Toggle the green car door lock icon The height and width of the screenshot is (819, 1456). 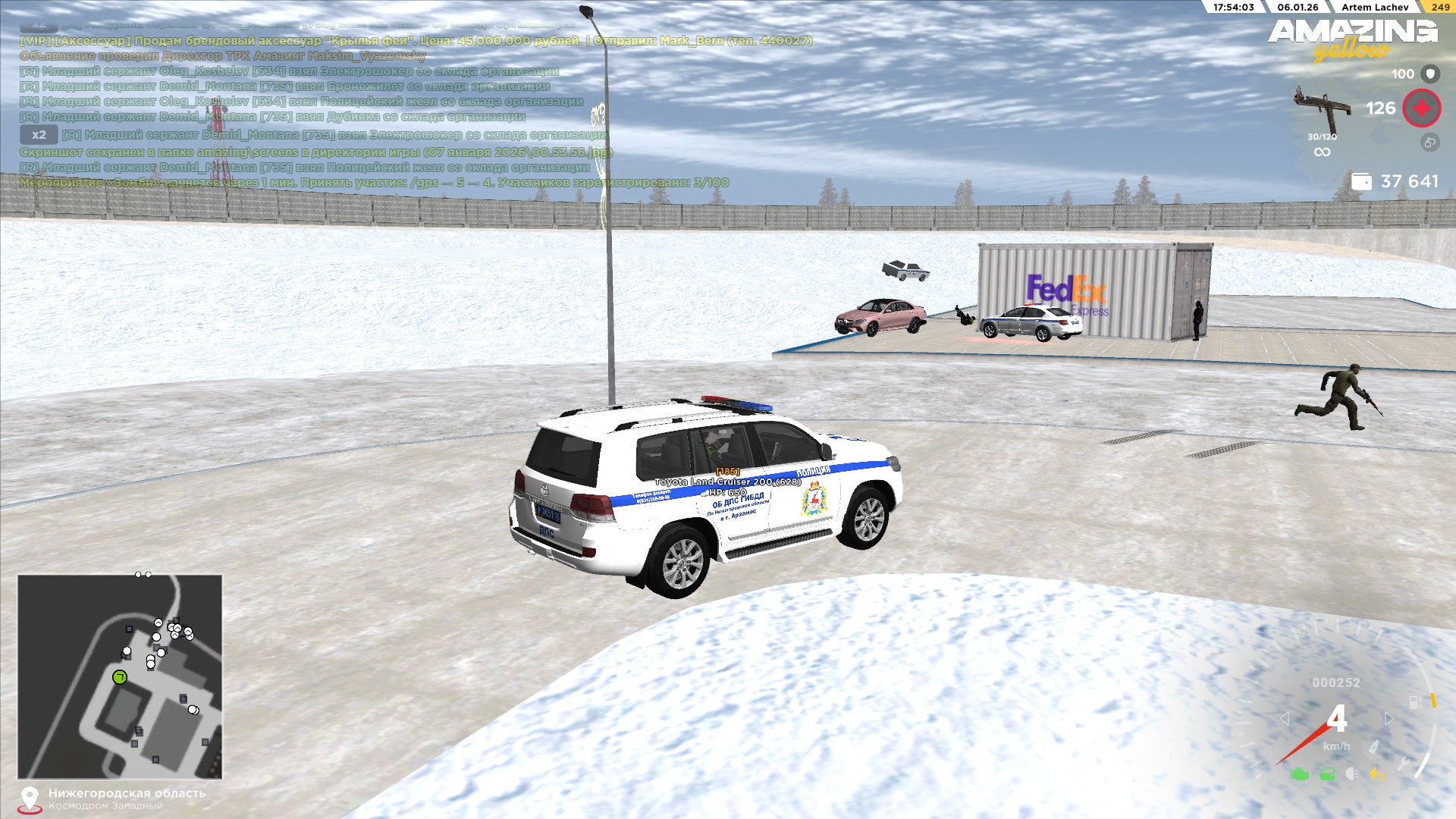1327,774
